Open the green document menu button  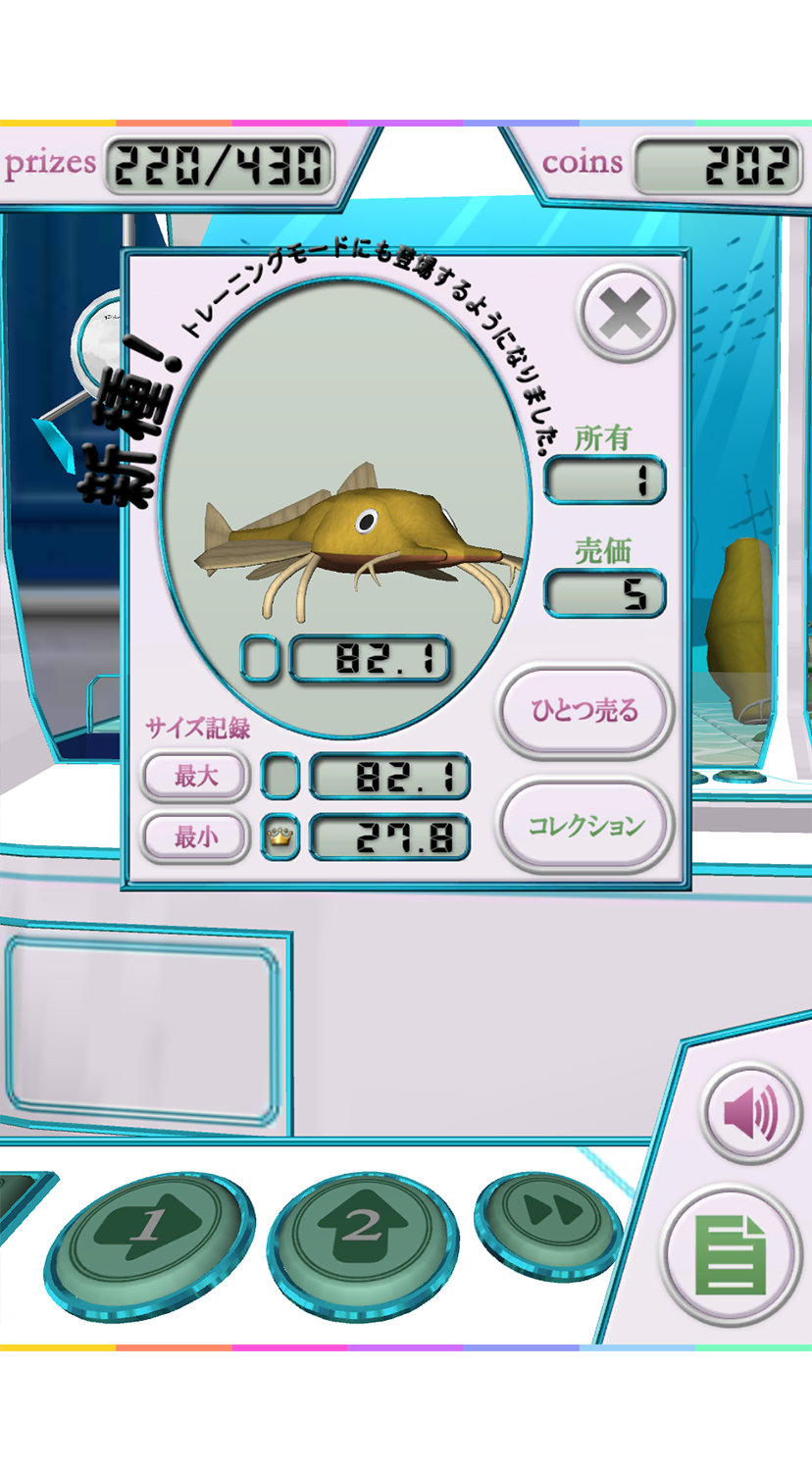[x=730, y=1254]
